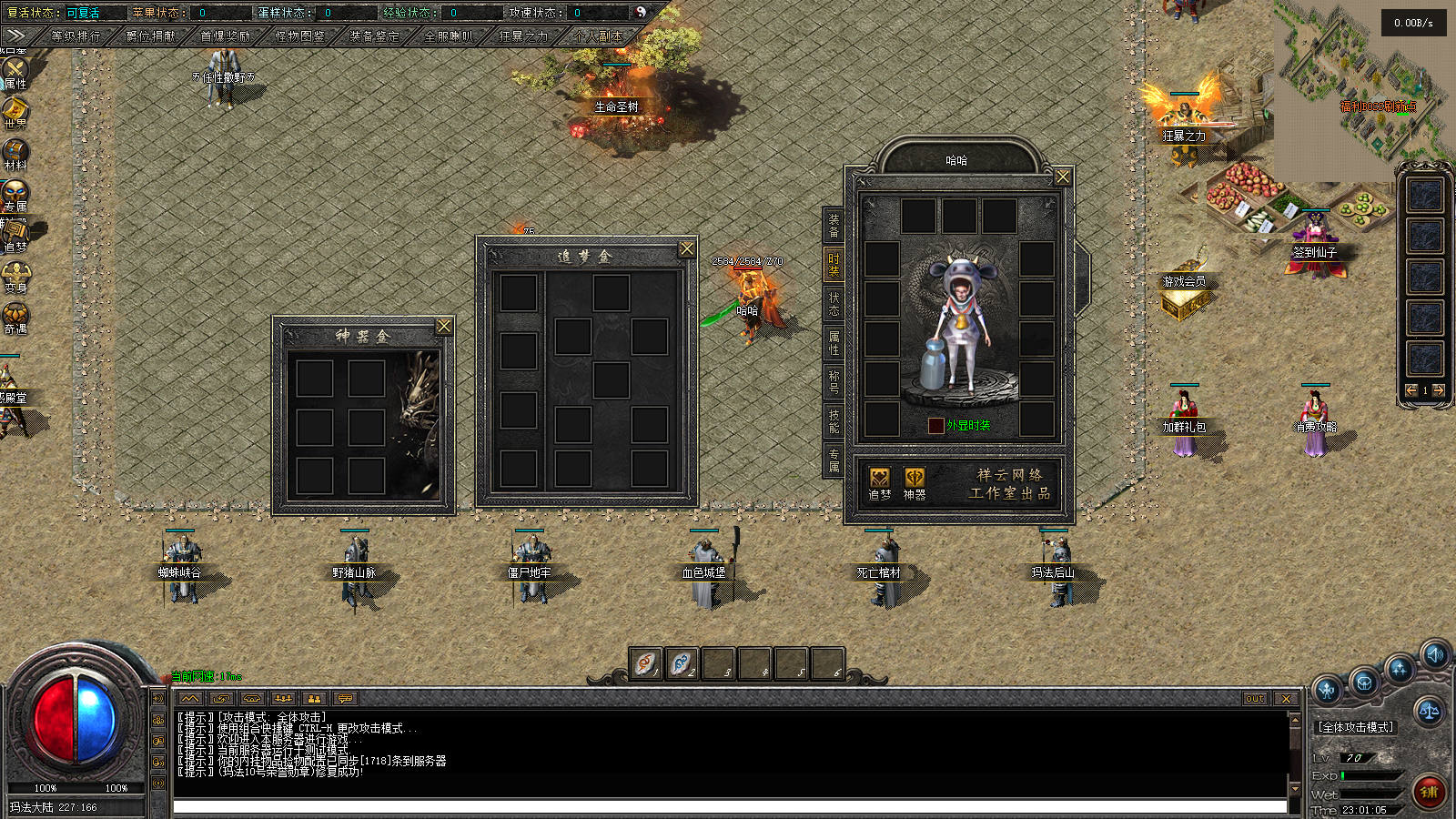
Task: Select 装备鉴定 in top menu
Action: click(x=375, y=36)
